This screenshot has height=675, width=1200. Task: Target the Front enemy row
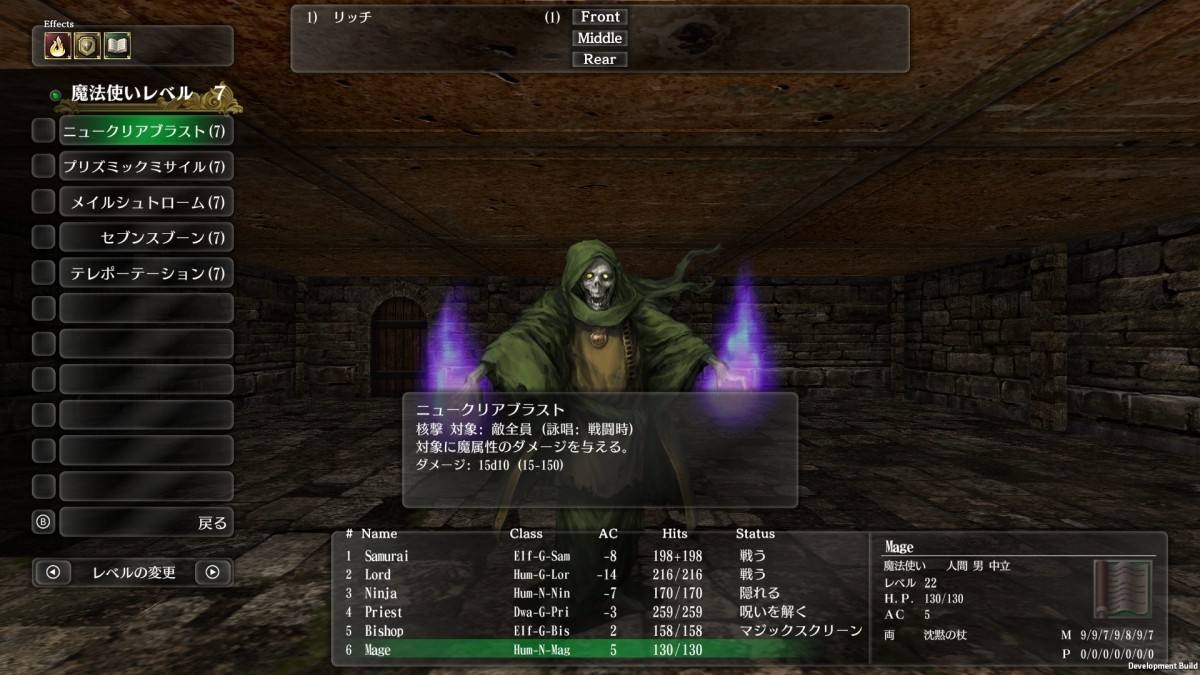click(x=600, y=17)
